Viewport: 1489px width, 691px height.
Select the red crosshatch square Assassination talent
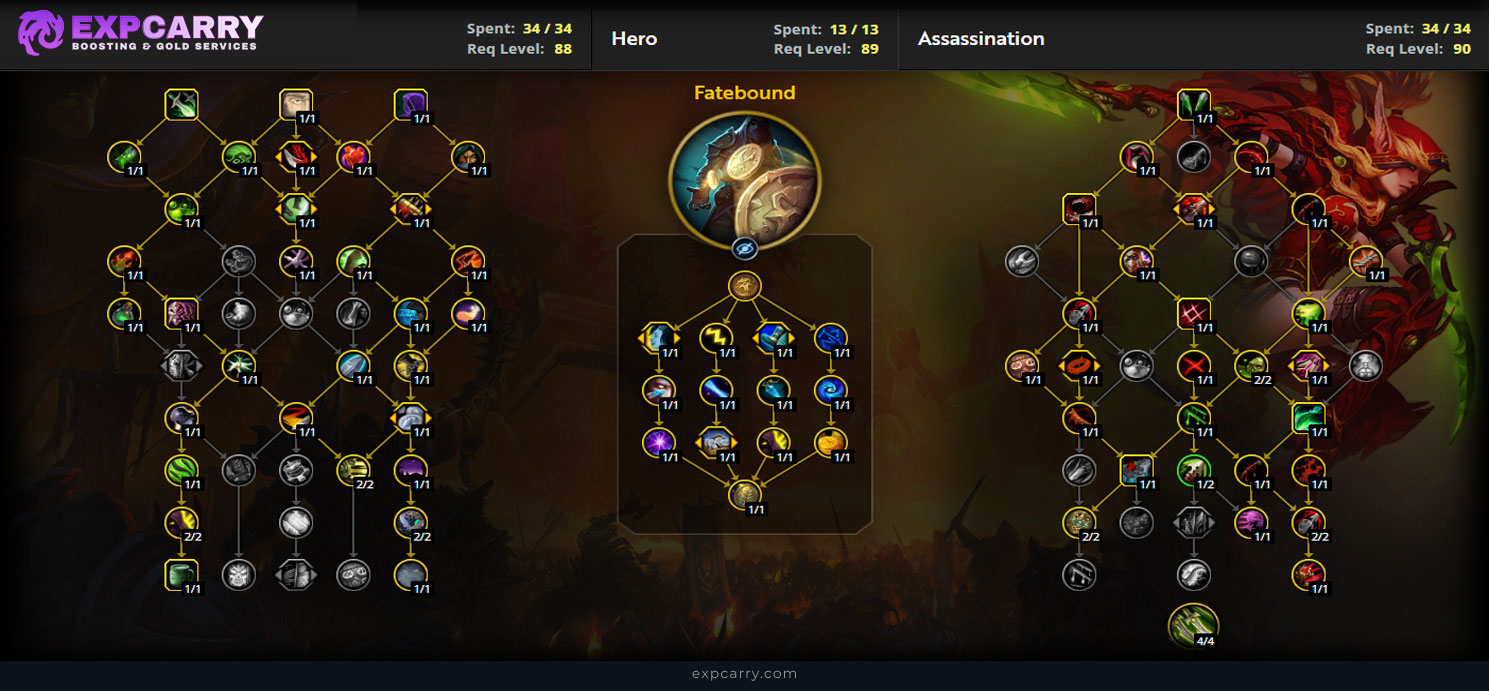pos(1193,313)
